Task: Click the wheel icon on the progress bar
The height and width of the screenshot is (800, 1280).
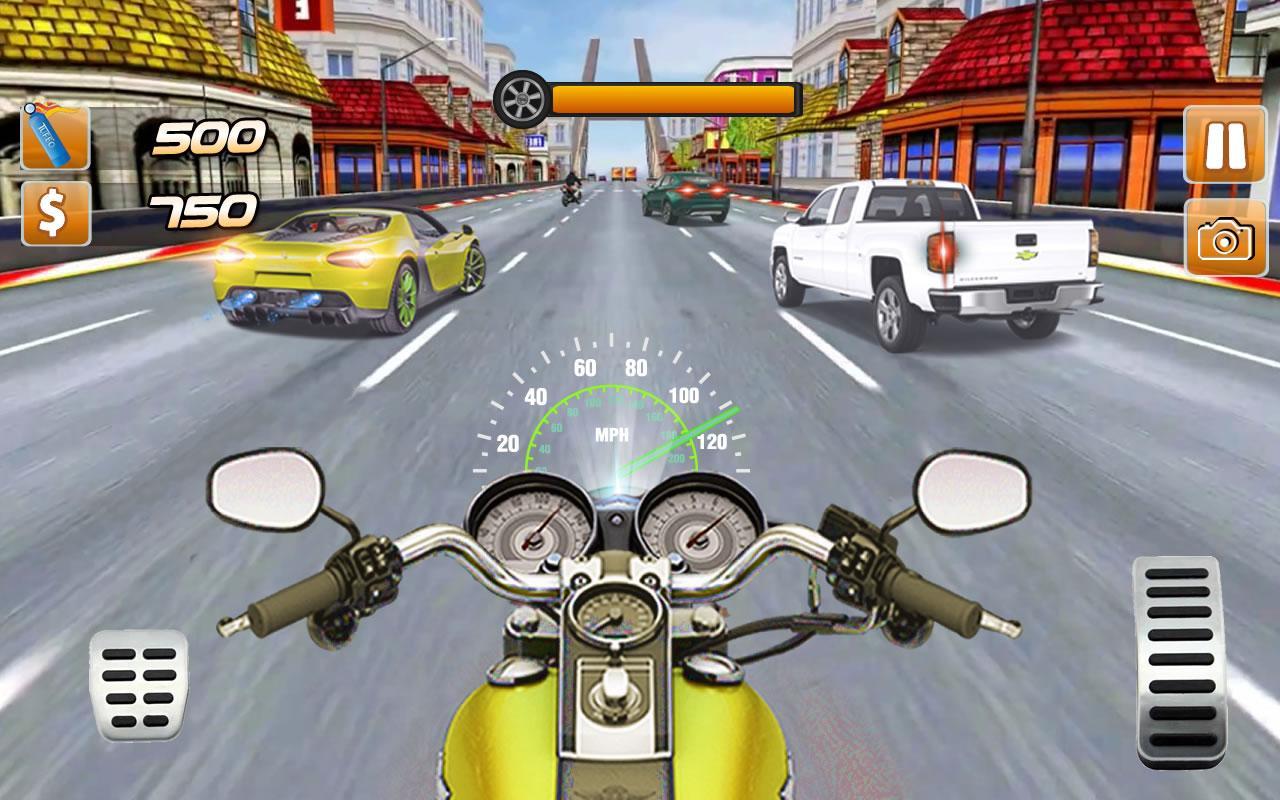Action: point(521,98)
